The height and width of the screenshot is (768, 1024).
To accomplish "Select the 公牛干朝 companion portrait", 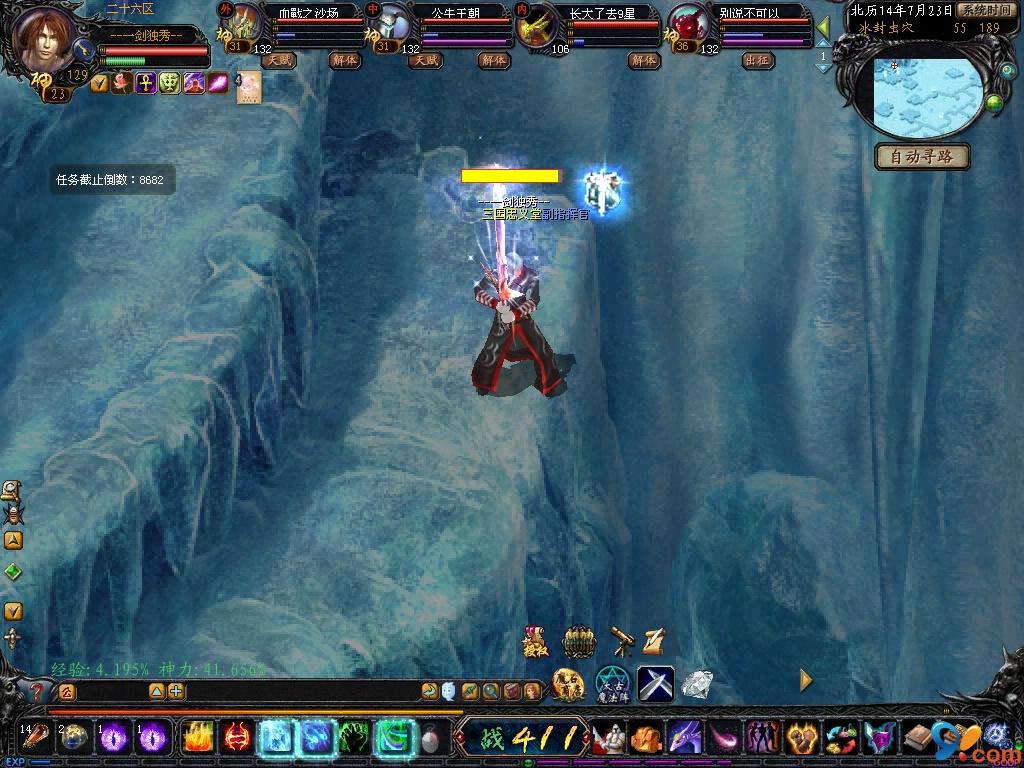I will tap(393, 24).
